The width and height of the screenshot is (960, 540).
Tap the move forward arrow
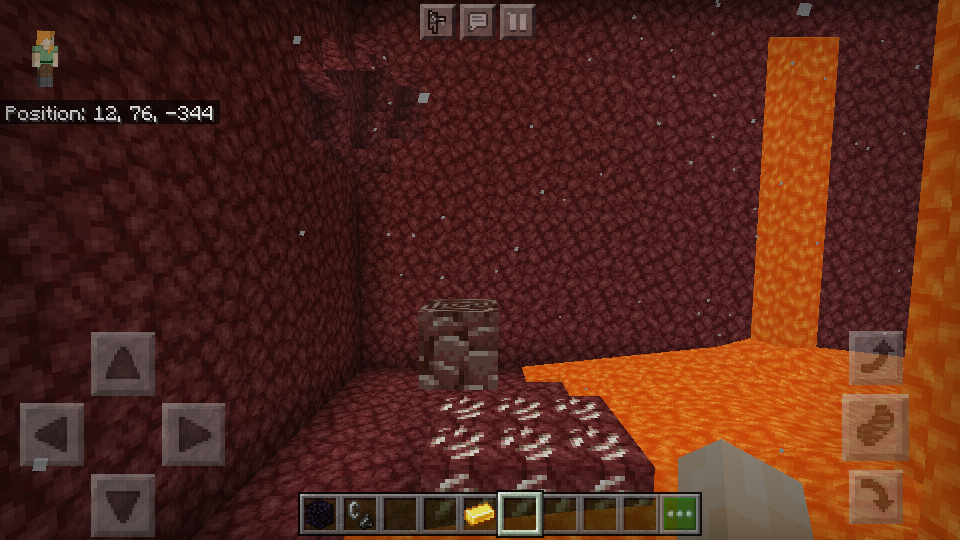tap(123, 364)
